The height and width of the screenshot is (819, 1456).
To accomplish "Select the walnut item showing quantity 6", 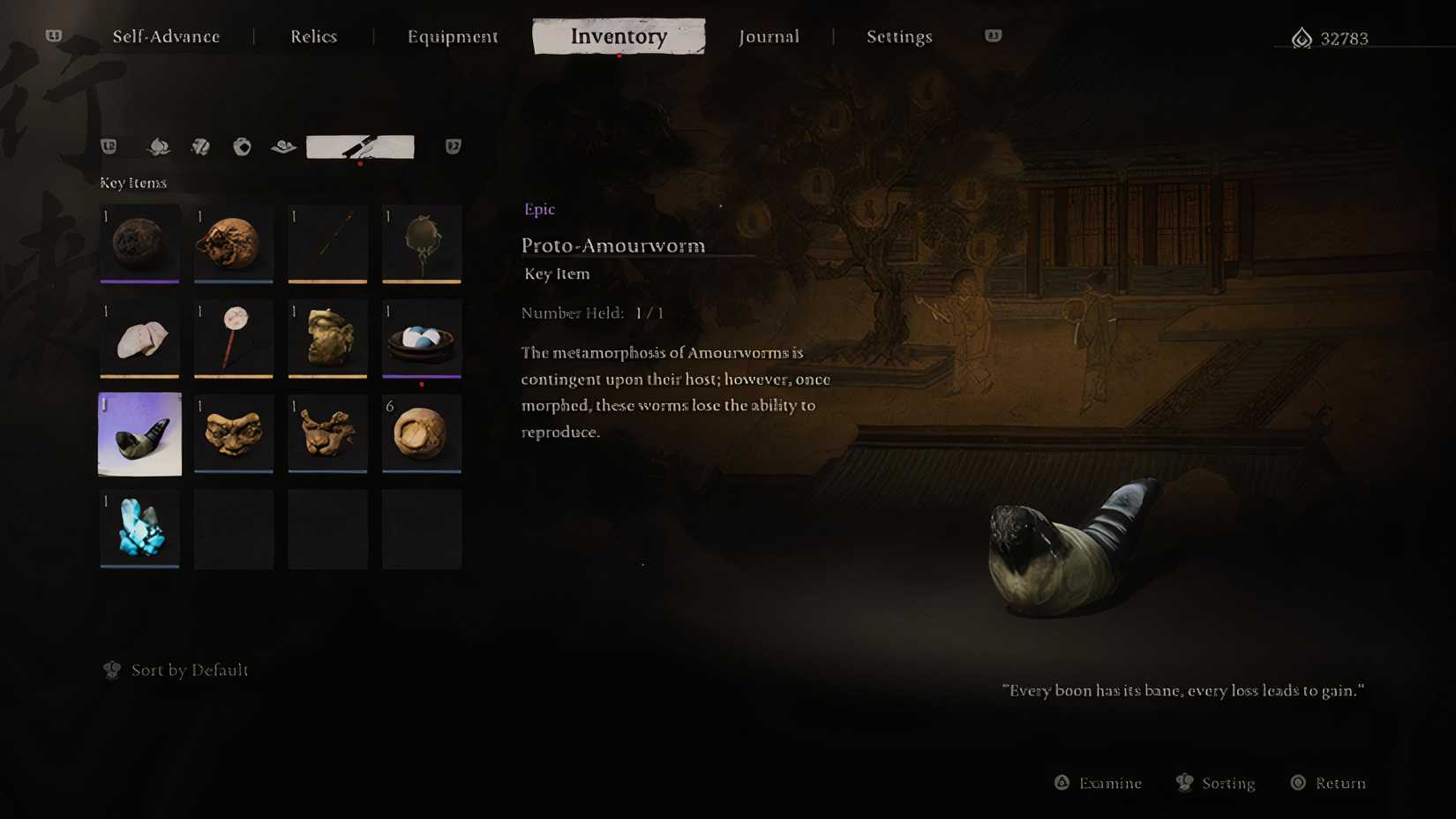I will point(421,433).
